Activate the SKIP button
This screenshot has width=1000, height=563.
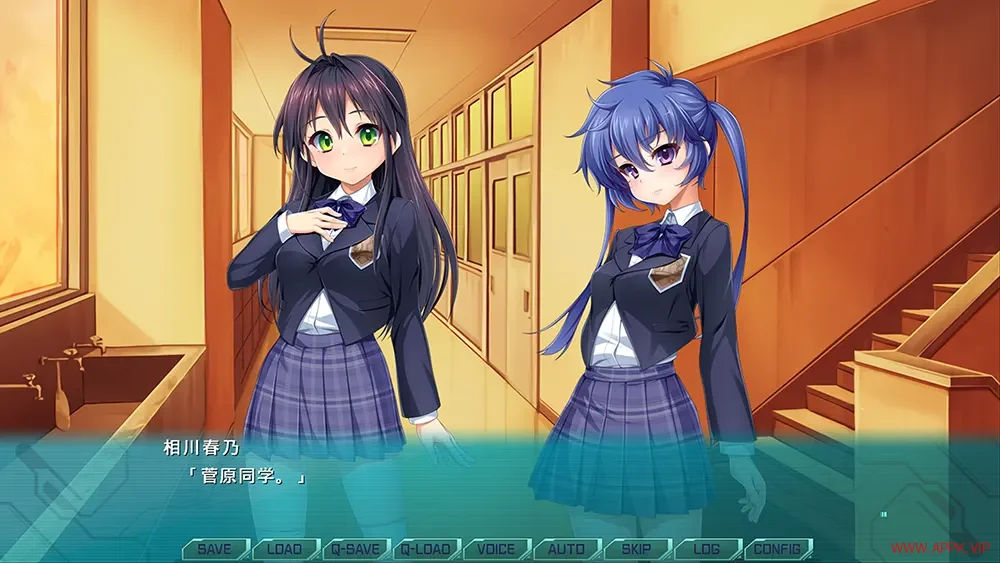pyautogui.click(x=636, y=549)
